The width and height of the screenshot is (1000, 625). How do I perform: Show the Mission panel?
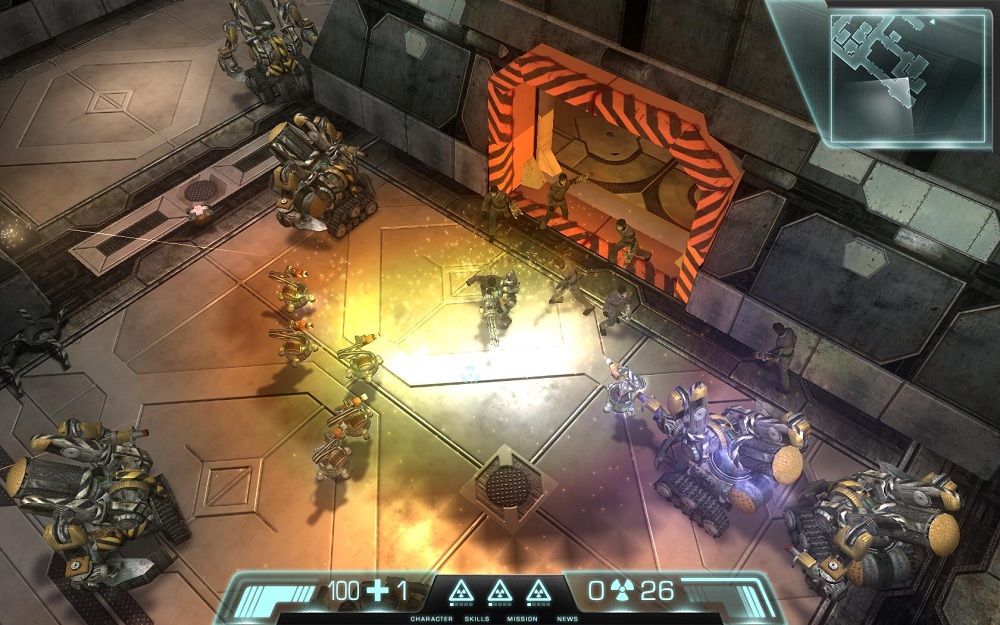[522, 619]
